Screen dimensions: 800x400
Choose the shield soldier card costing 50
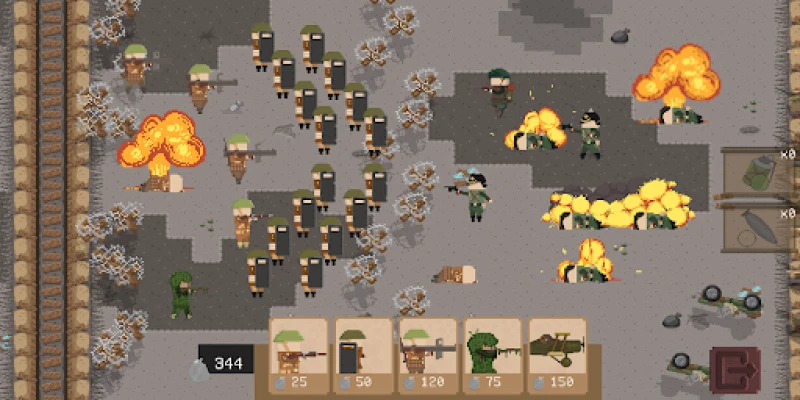point(364,354)
